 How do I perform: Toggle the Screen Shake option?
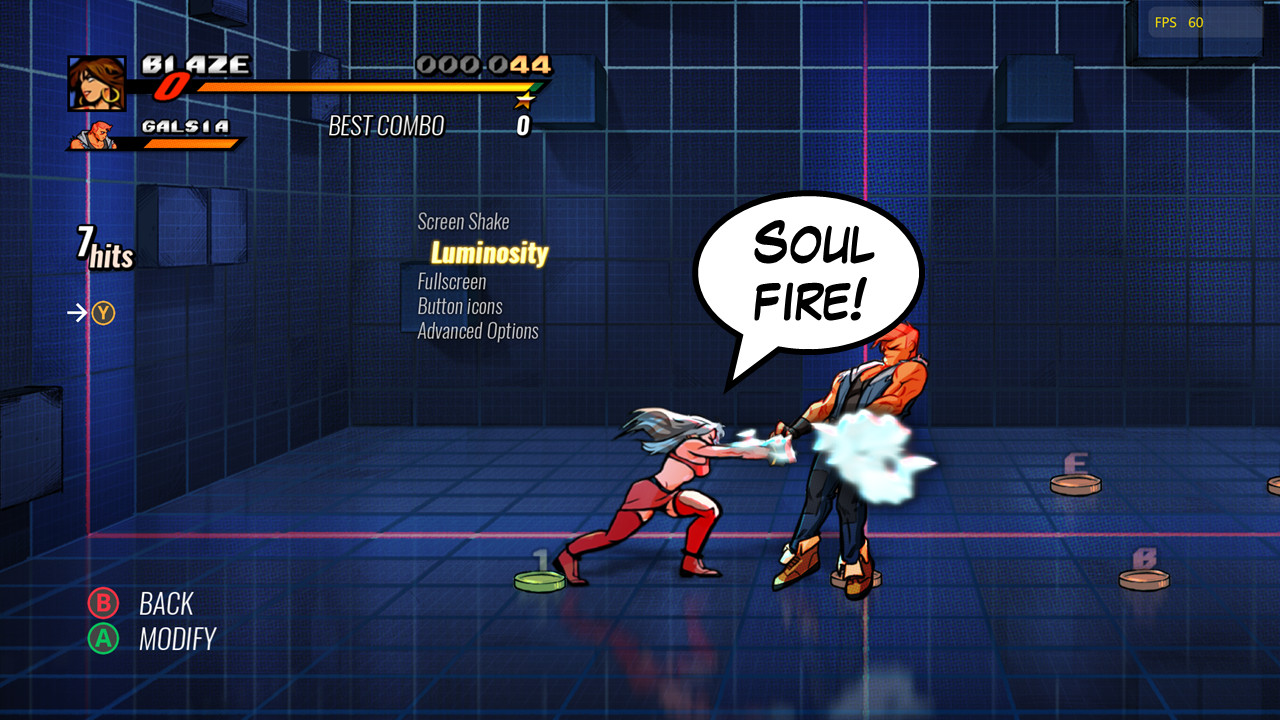(463, 221)
